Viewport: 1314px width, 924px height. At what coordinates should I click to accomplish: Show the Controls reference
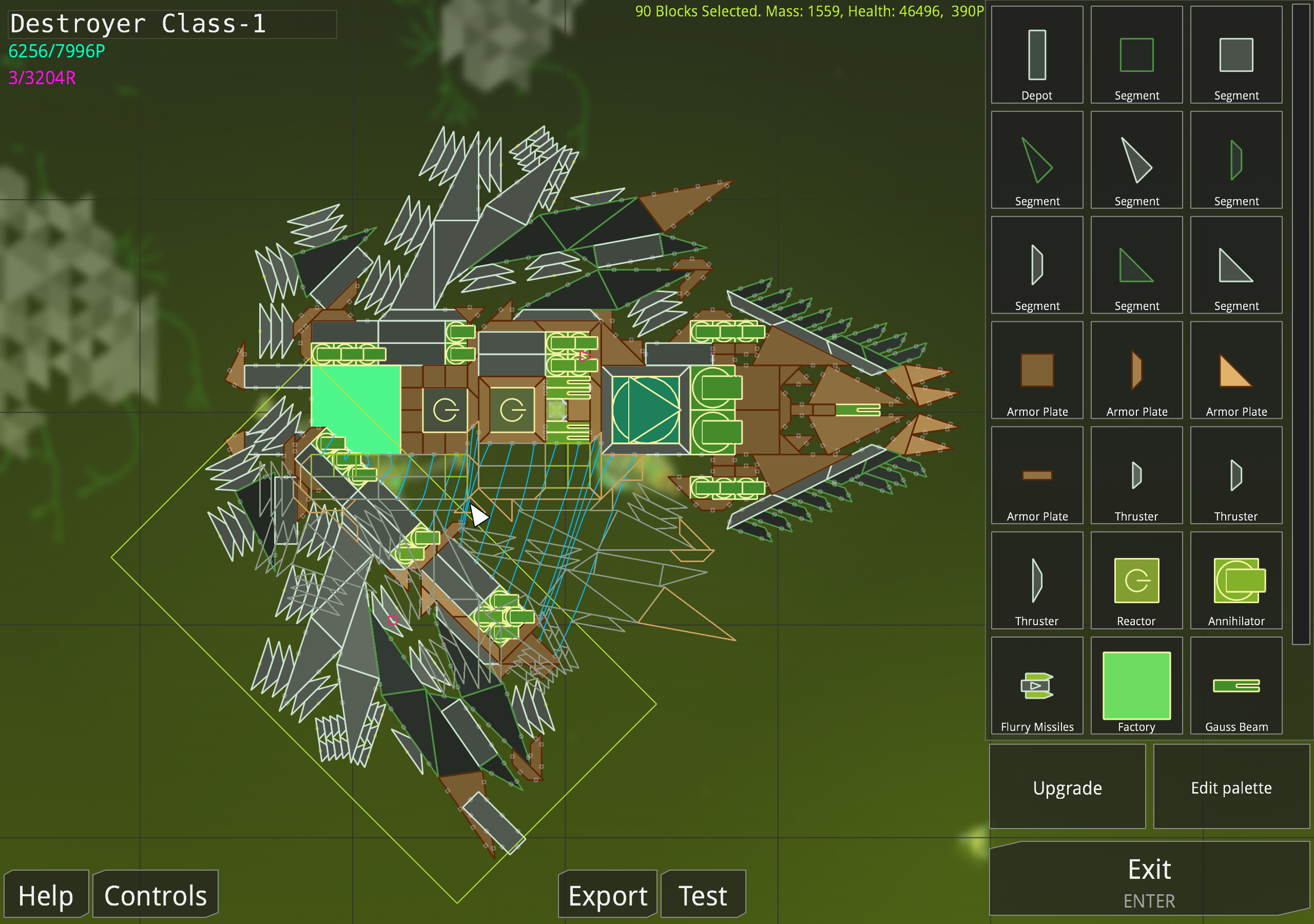coord(155,895)
